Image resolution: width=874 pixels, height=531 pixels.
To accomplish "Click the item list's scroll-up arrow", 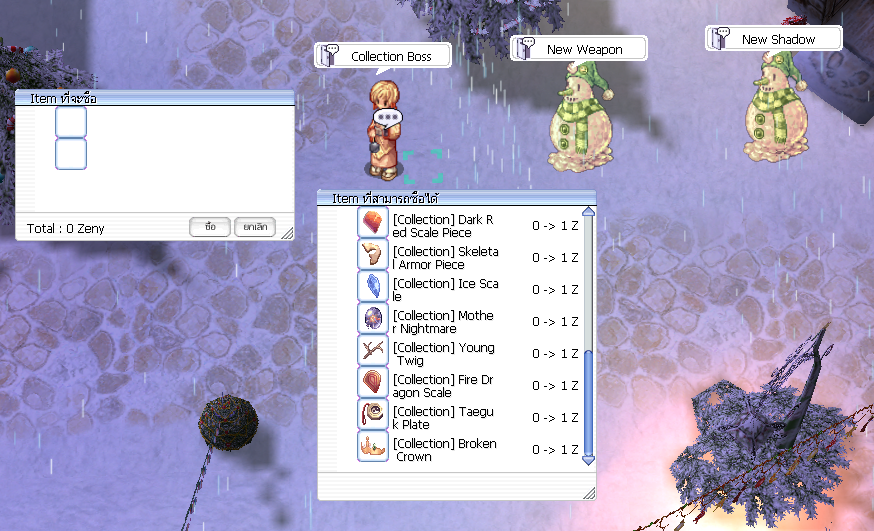I will (588, 211).
